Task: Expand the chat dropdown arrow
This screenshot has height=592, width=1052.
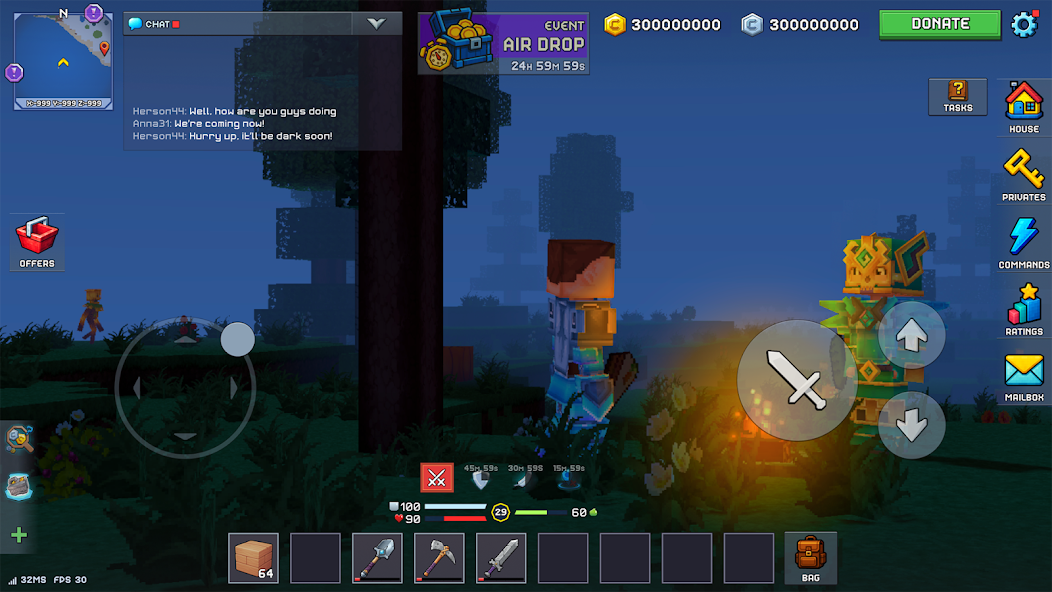Action: pyautogui.click(x=376, y=24)
